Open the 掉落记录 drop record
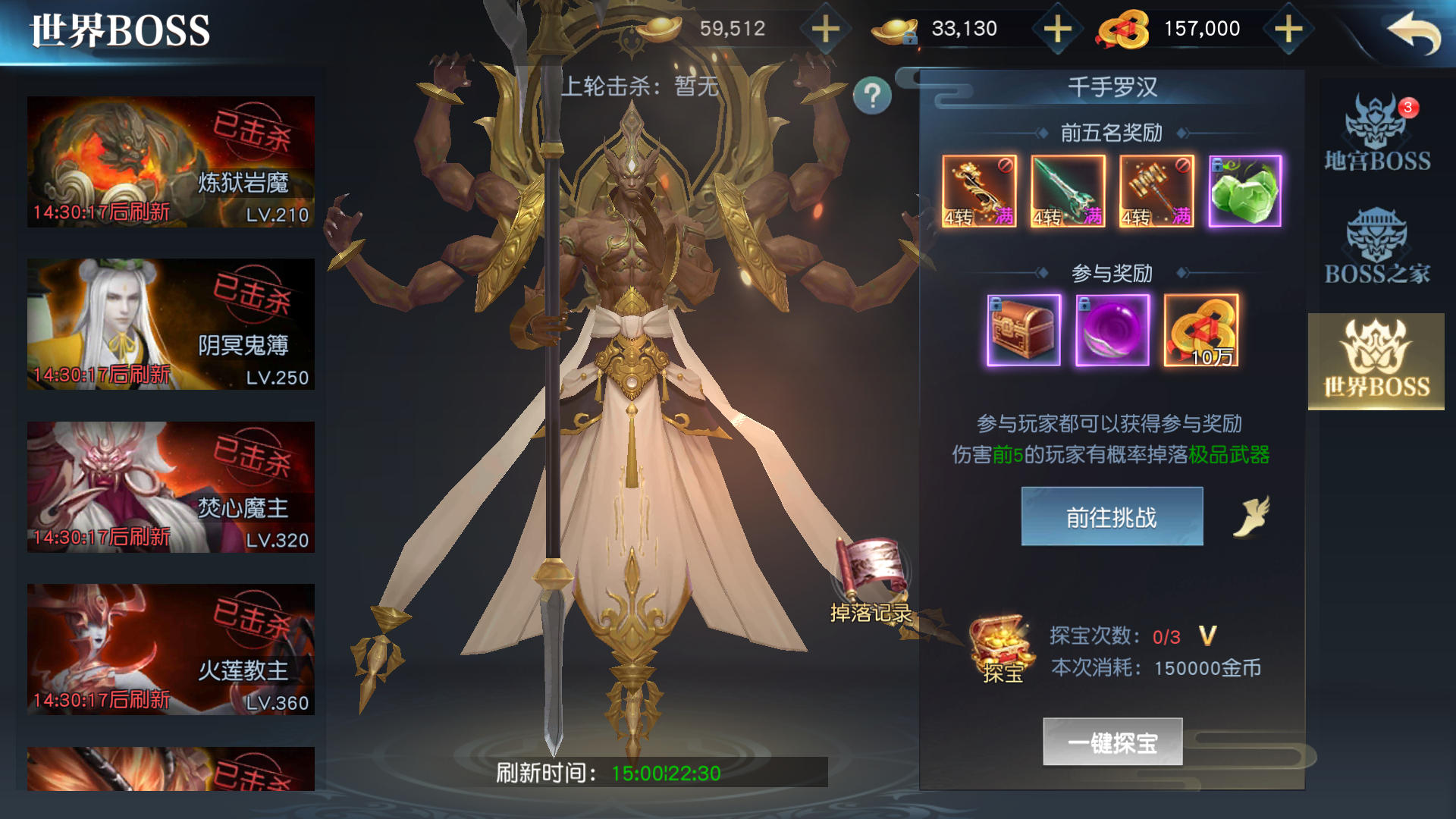The width and height of the screenshot is (1456, 819). (x=871, y=582)
